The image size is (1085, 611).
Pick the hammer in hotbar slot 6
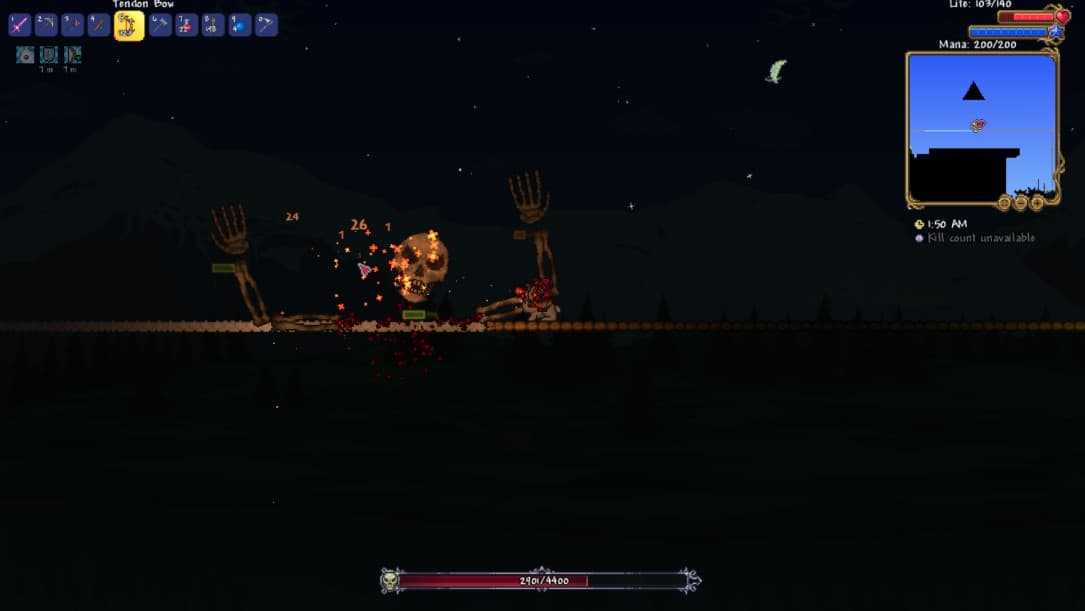coord(160,25)
